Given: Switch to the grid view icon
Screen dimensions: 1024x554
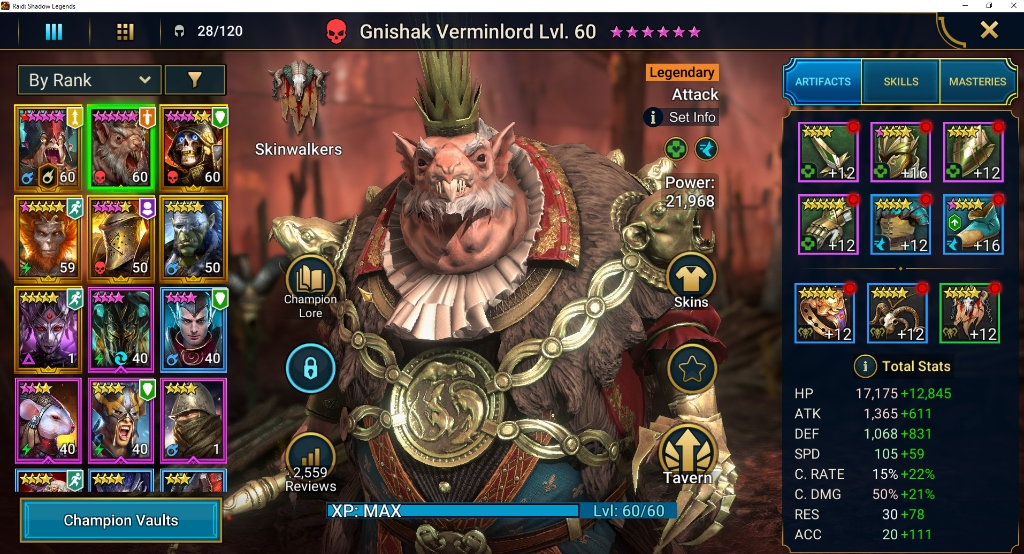Looking at the screenshot, I should pos(125,32).
